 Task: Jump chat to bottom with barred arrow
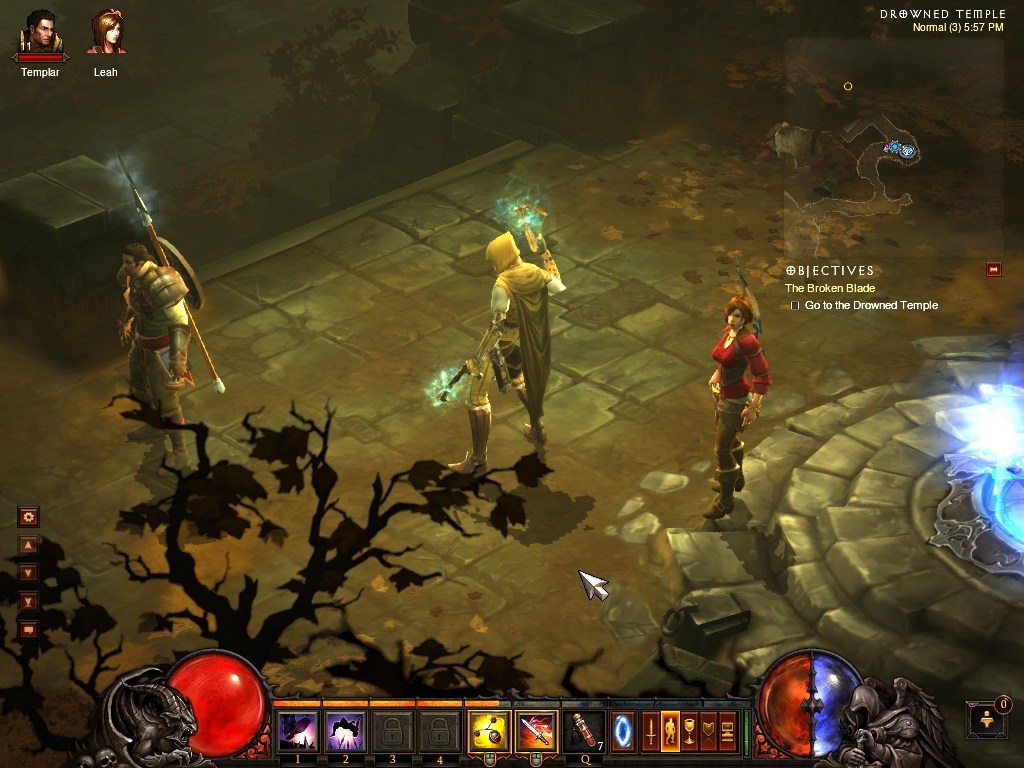coord(28,601)
